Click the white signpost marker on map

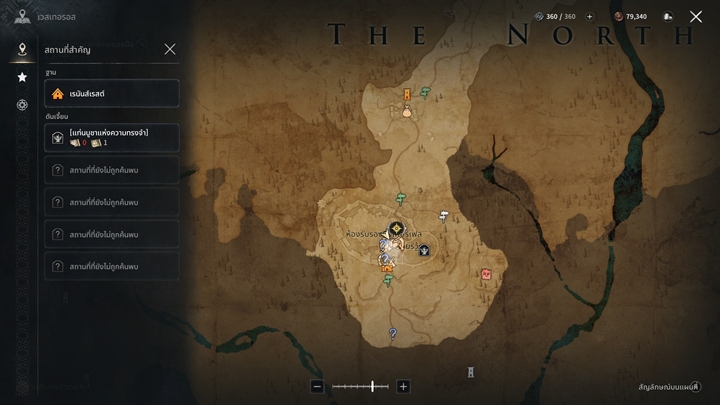pyautogui.click(x=444, y=215)
